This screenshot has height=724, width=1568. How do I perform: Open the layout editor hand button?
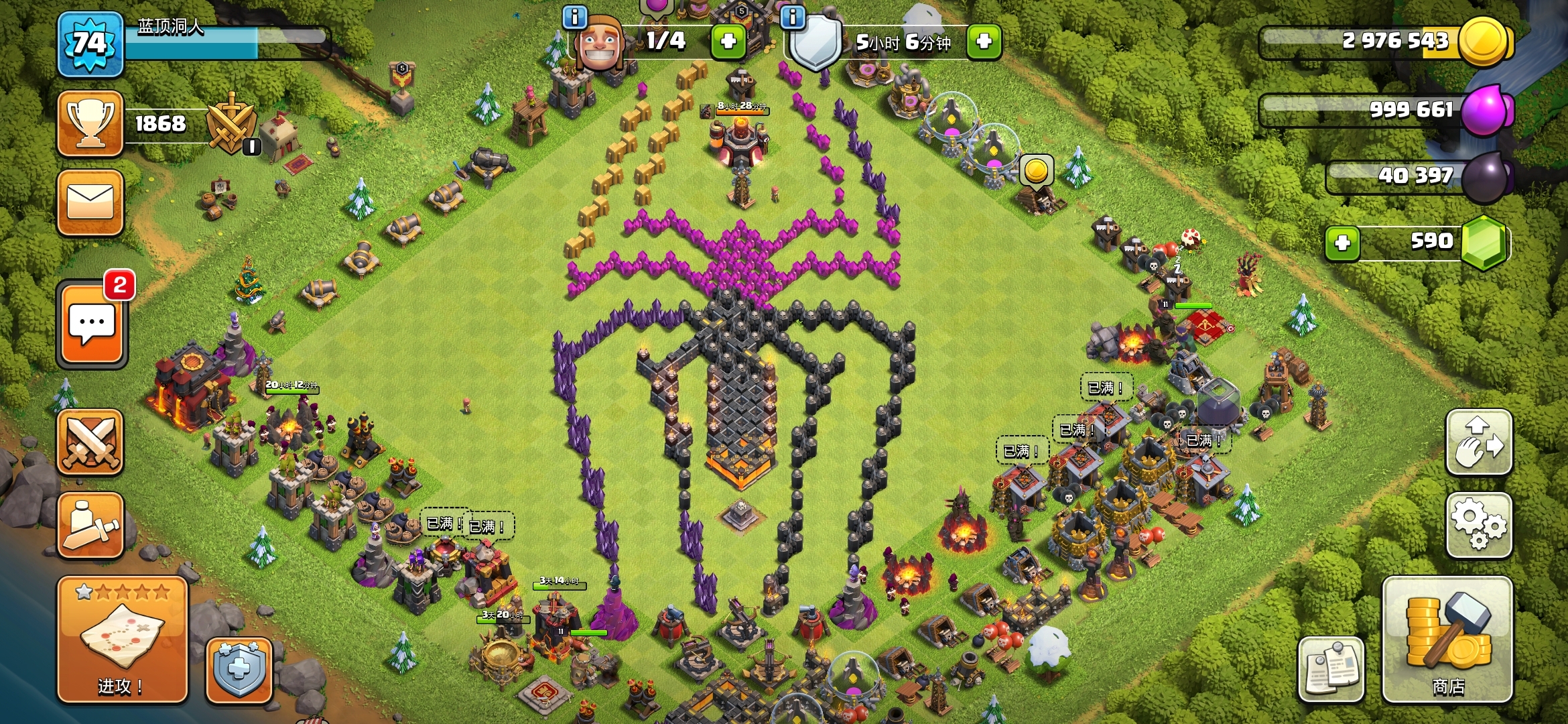[1479, 442]
